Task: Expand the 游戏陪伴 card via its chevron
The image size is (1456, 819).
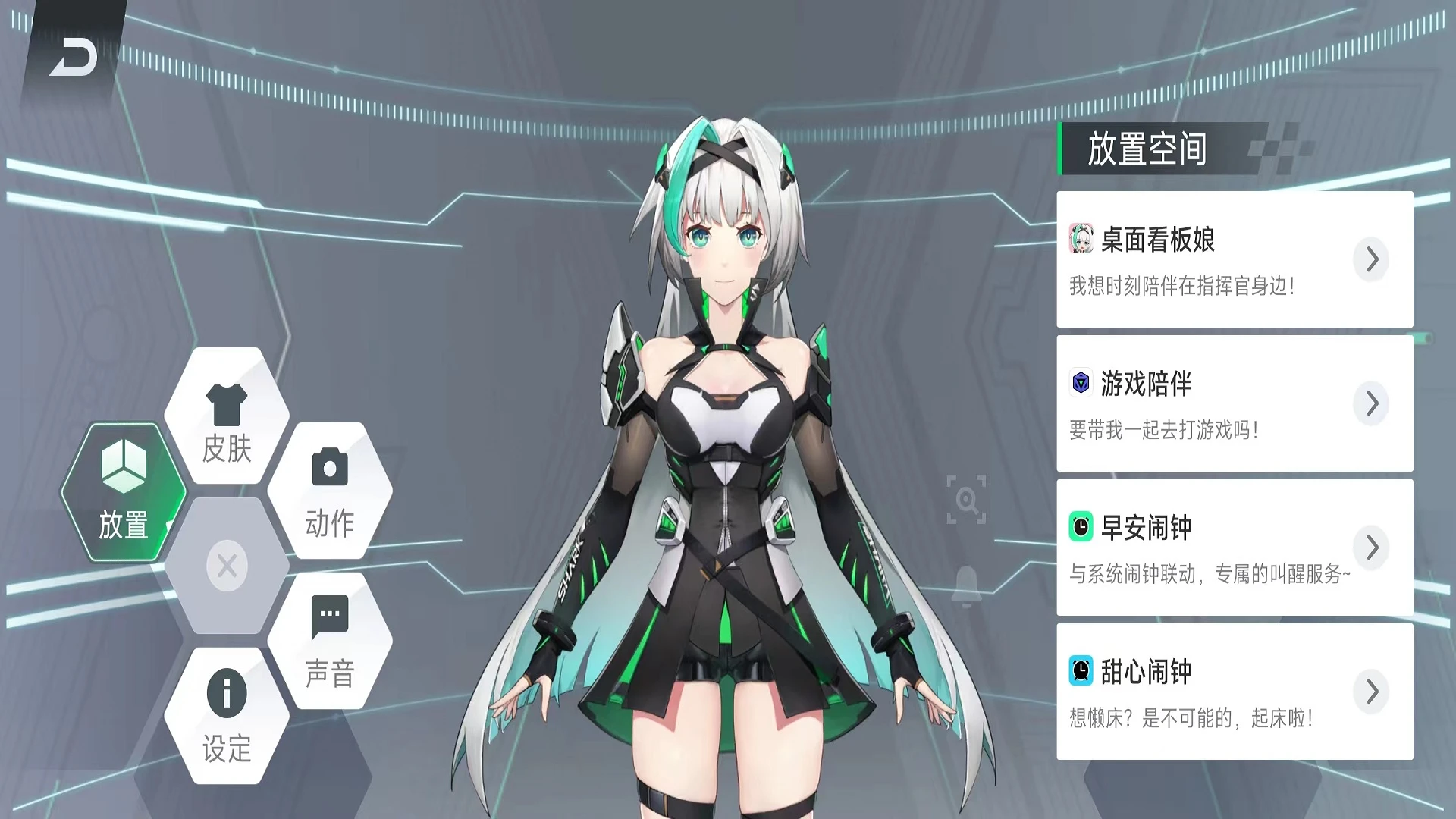Action: coord(1371,403)
